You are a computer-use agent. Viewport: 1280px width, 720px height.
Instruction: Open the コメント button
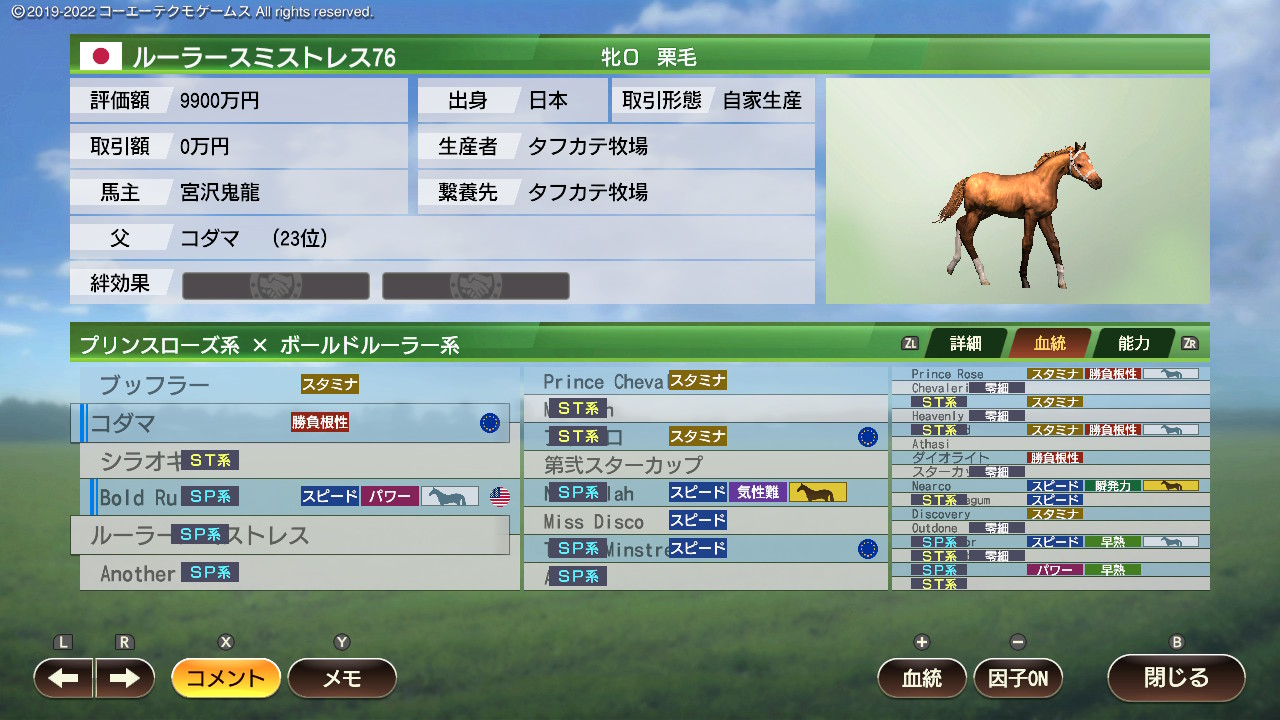click(x=226, y=678)
